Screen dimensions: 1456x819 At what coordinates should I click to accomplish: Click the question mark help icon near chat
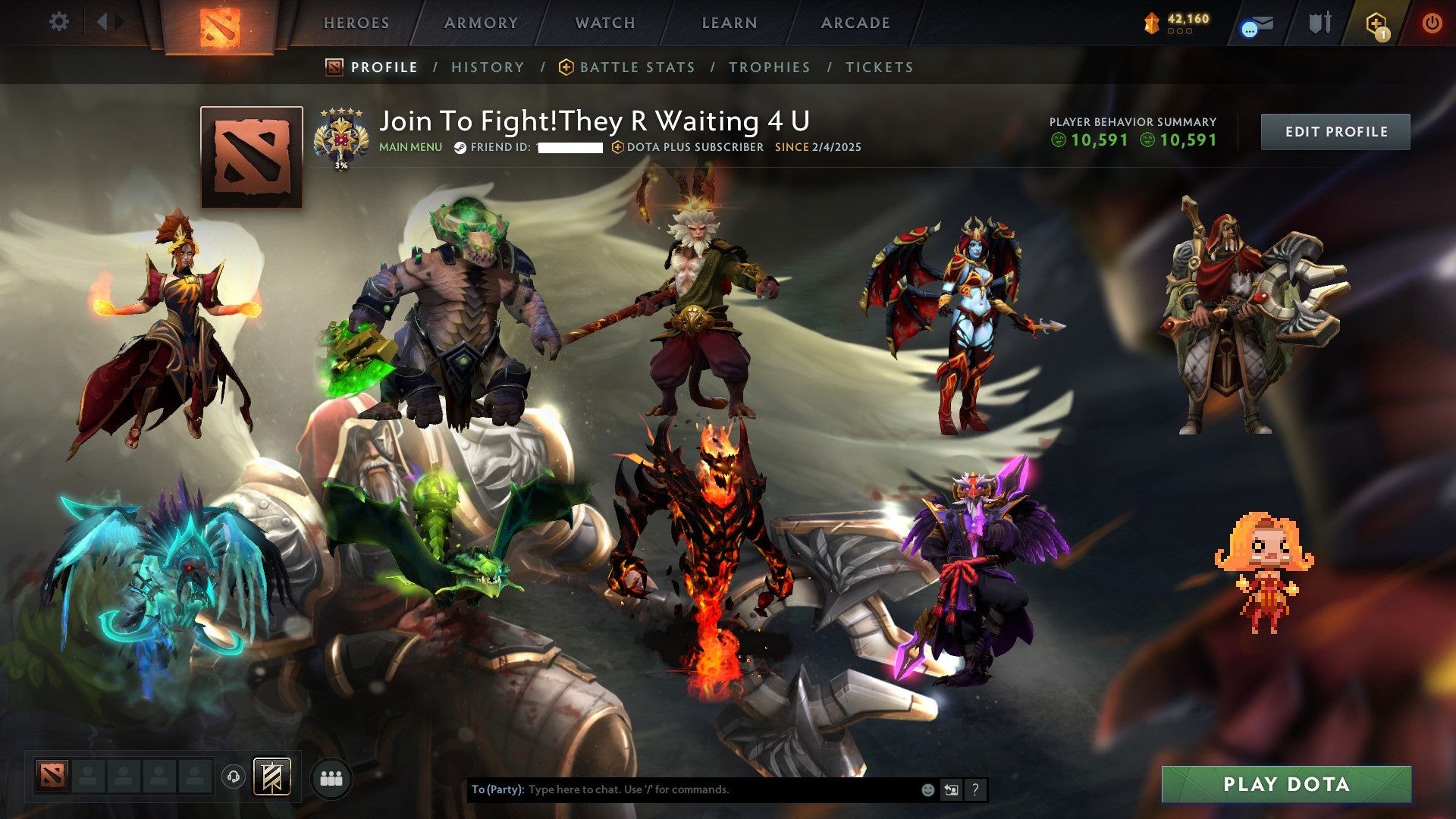pyautogui.click(x=976, y=789)
